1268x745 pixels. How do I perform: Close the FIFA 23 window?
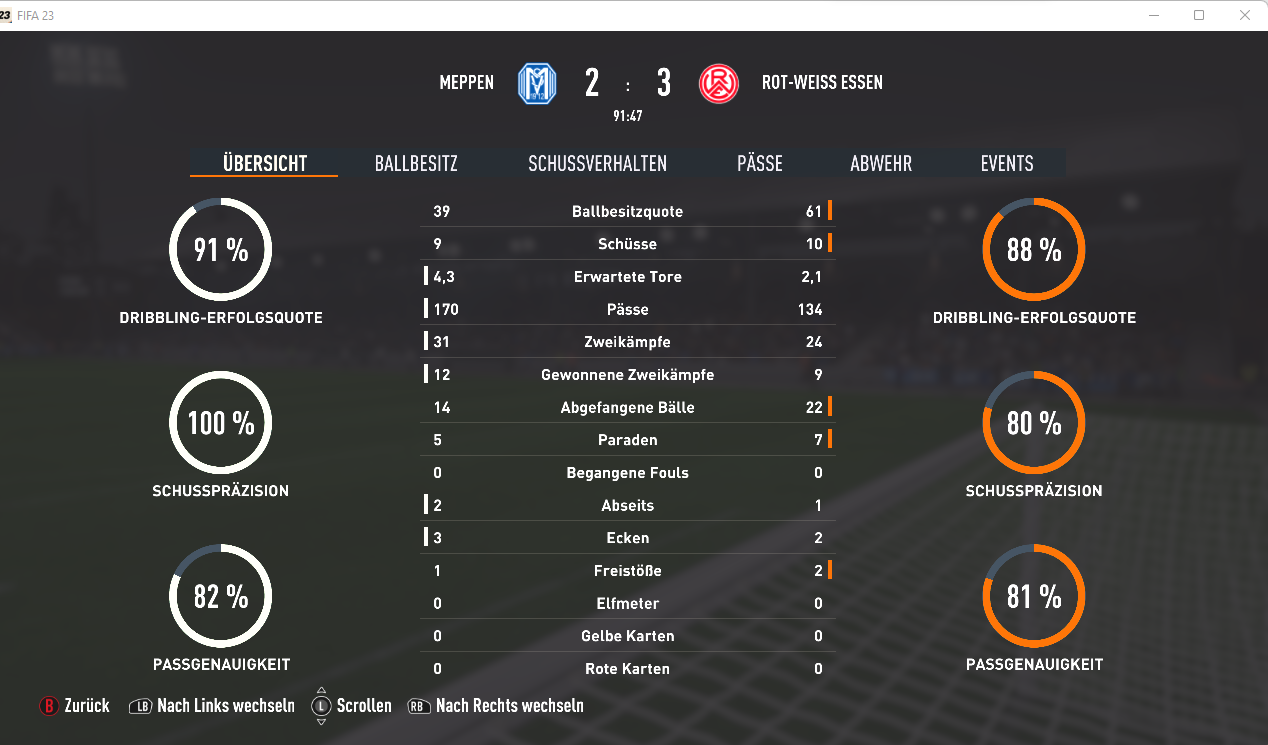1244,15
